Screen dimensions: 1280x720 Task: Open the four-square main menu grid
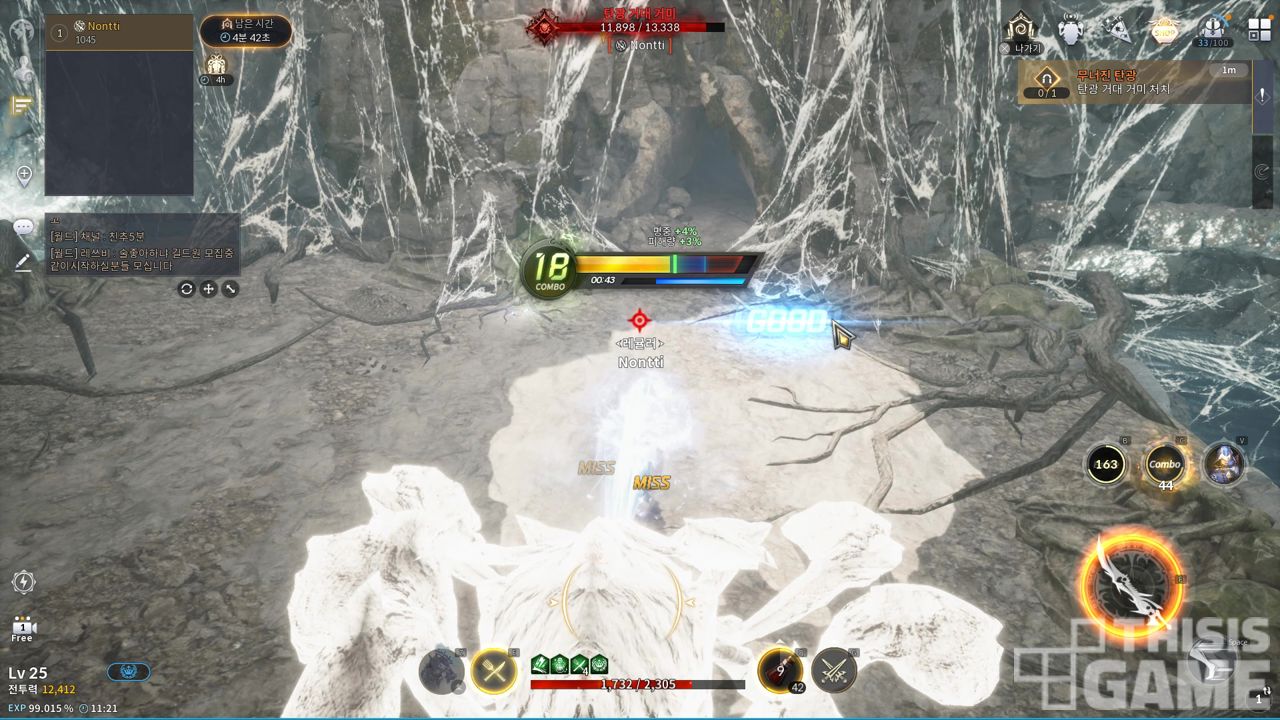tap(1259, 29)
